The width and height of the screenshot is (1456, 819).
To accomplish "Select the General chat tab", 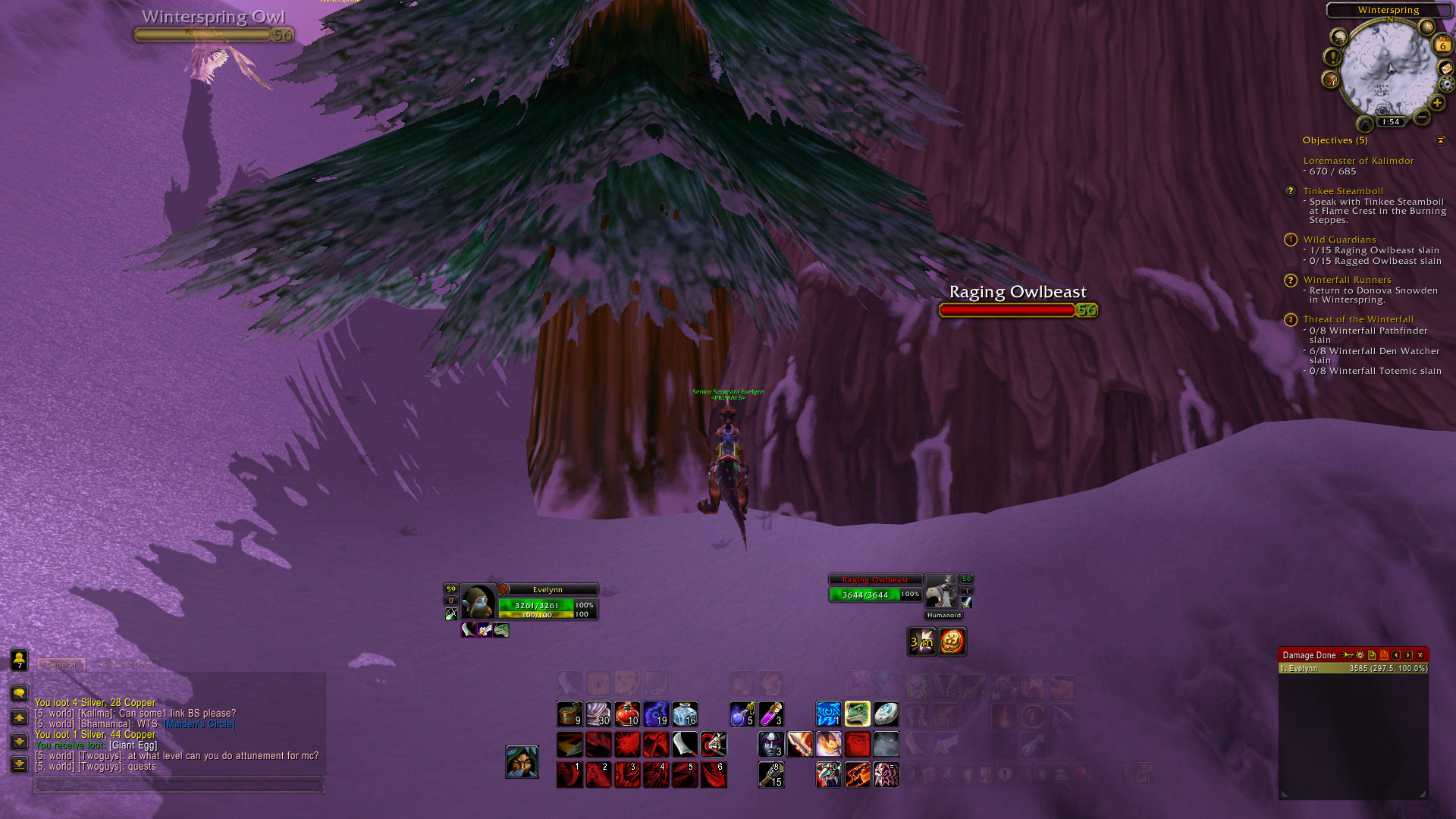I will [61, 665].
